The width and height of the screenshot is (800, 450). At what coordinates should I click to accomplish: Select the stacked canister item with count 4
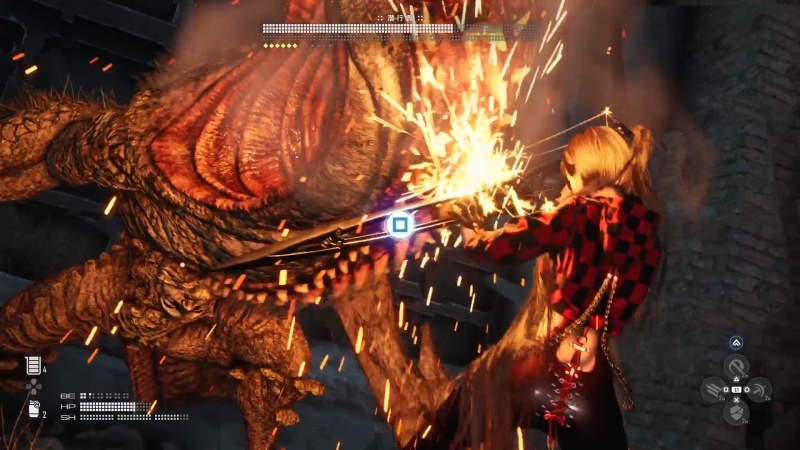click(x=33, y=366)
